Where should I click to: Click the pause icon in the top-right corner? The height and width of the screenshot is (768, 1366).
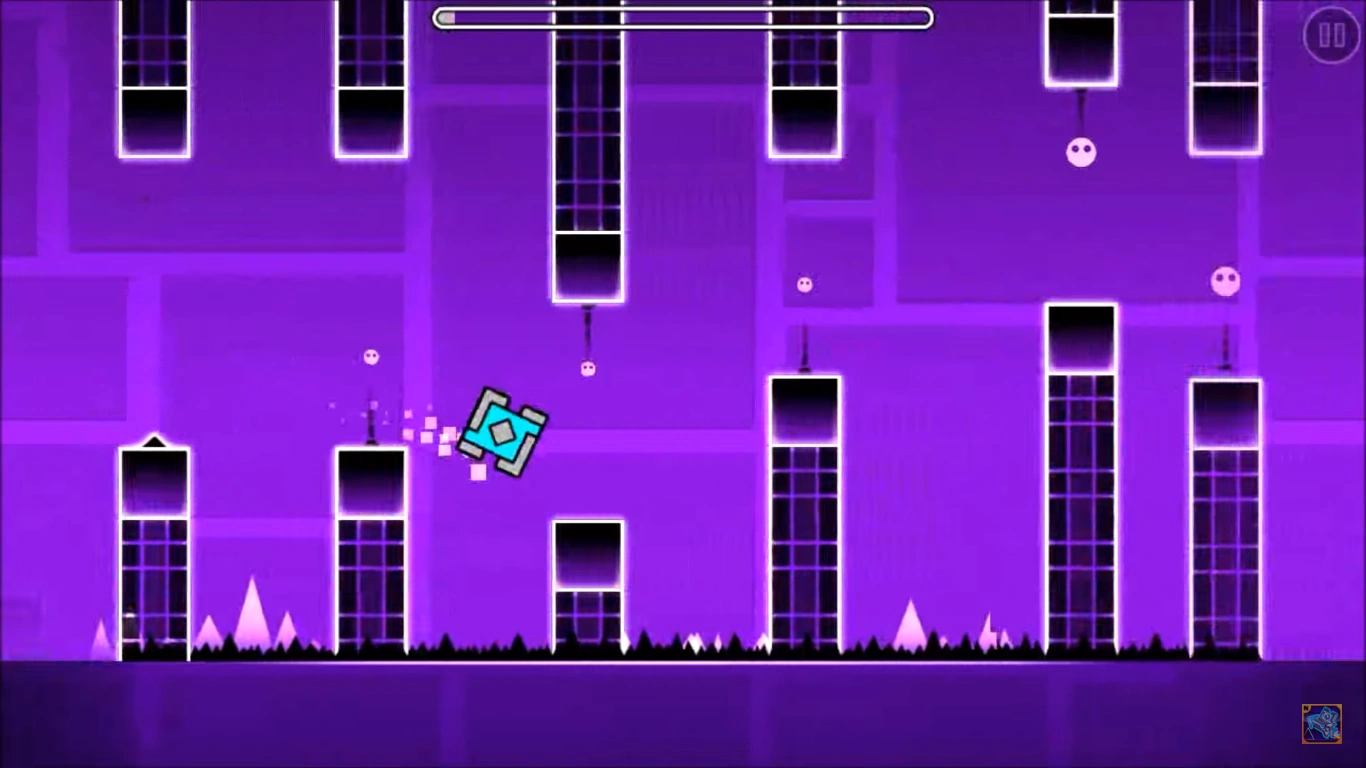(x=1330, y=33)
